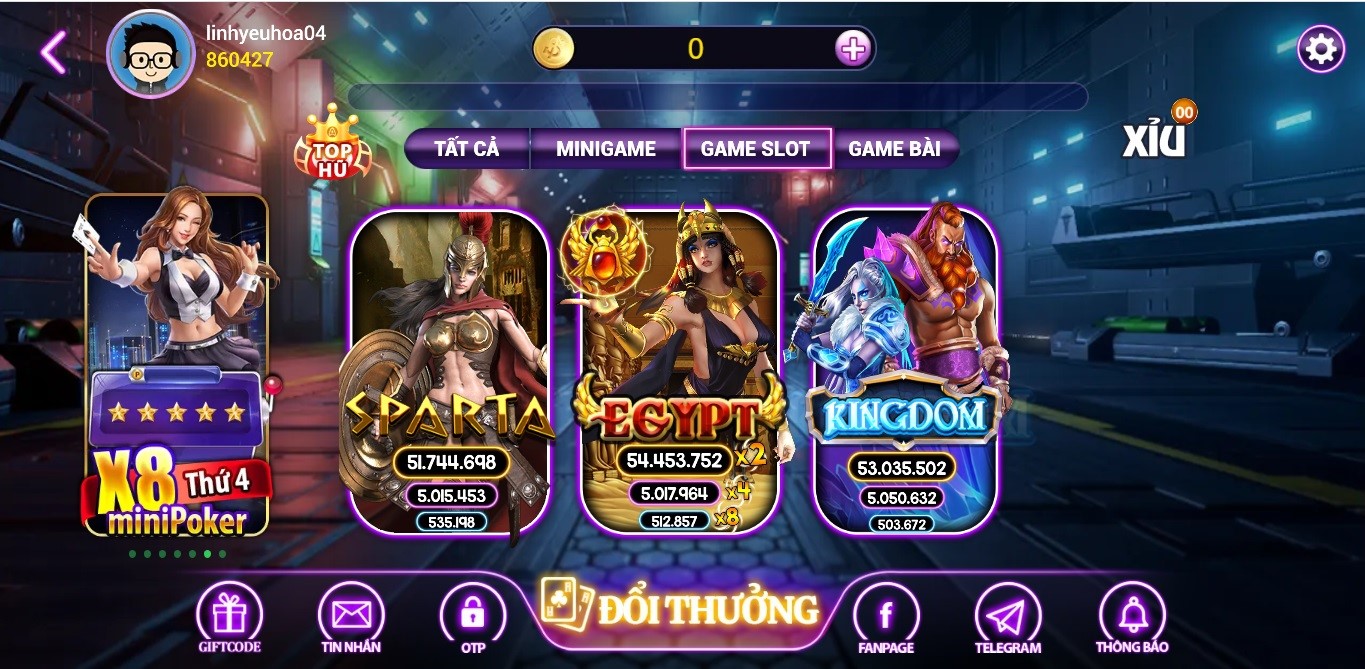Launch the Kingdom slot game

click(x=905, y=370)
